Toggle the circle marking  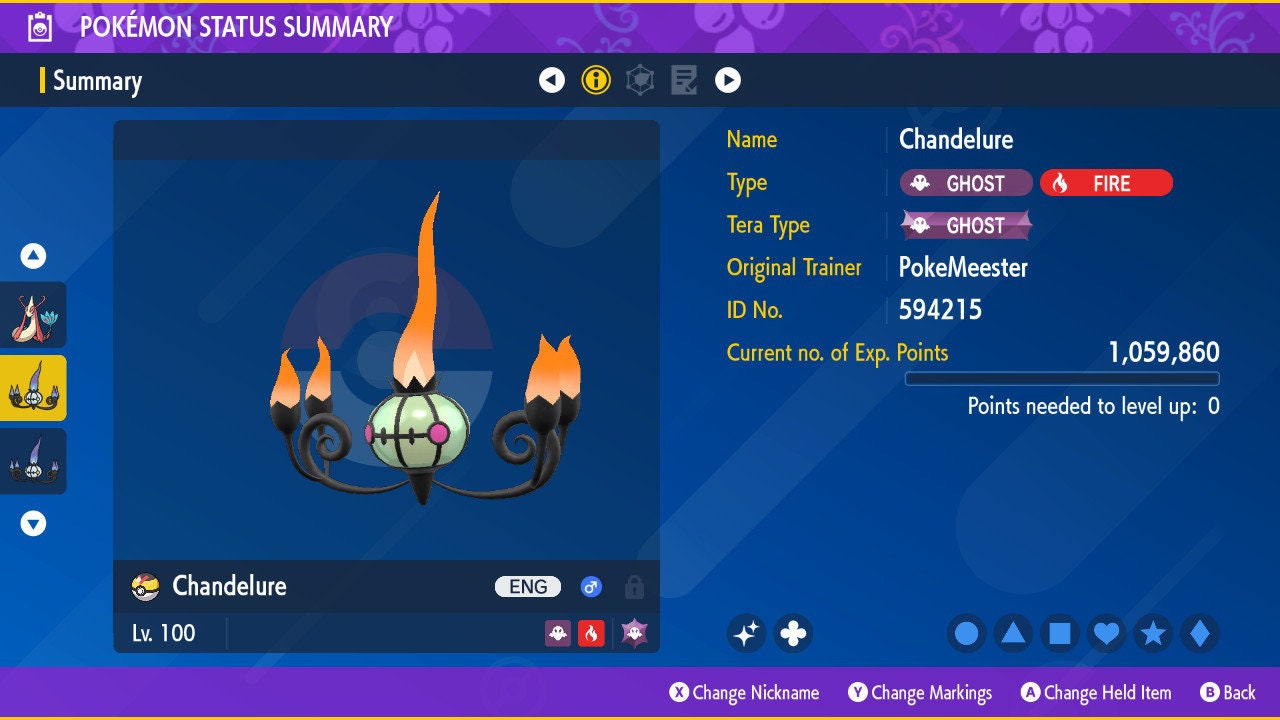pyautogui.click(x=967, y=633)
